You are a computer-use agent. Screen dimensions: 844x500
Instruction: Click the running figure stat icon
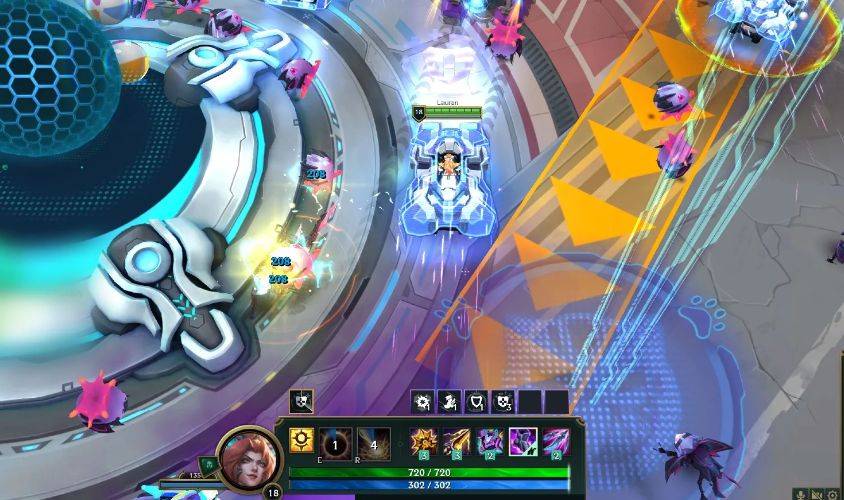(x=450, y=402)
